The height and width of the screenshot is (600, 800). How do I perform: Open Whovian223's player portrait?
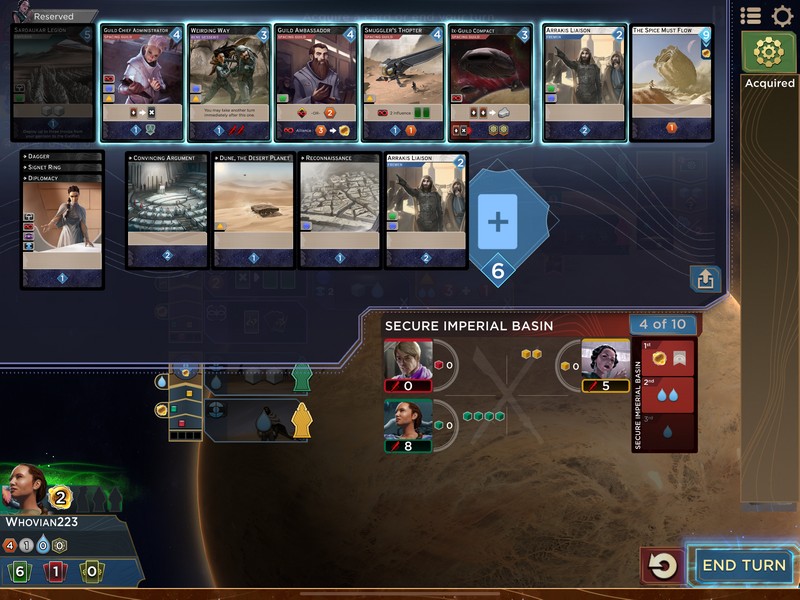tap(26, 490)
